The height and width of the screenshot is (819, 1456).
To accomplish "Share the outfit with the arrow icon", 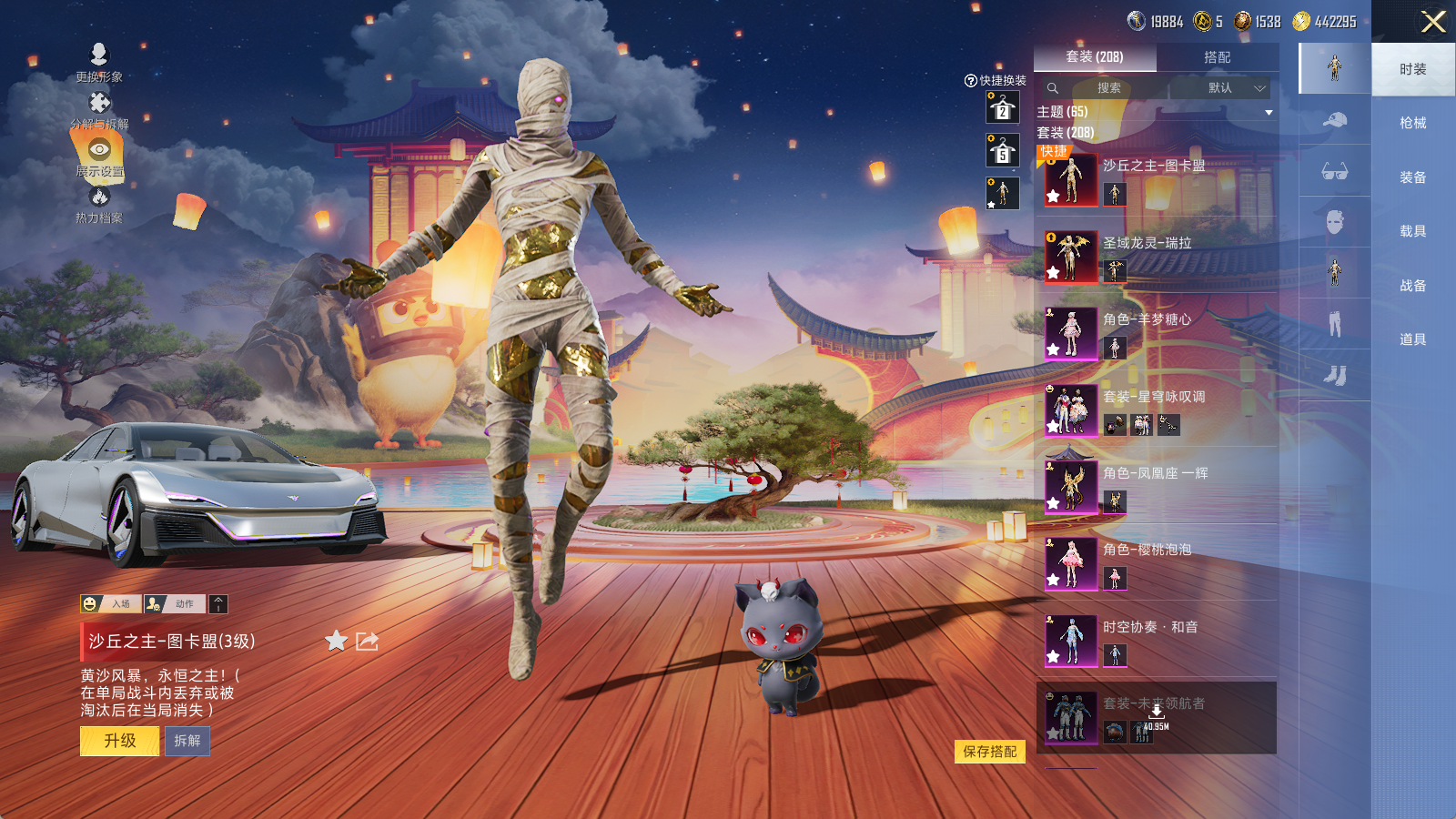I will [x=367, y=642].
